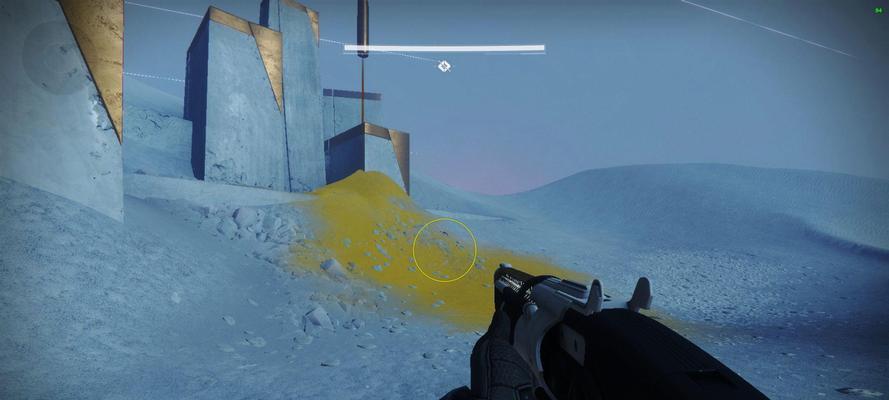Select the diamond objective waypoint marker
The width and height of the screenshot is (889, 400).
click(x=444, y=66)
